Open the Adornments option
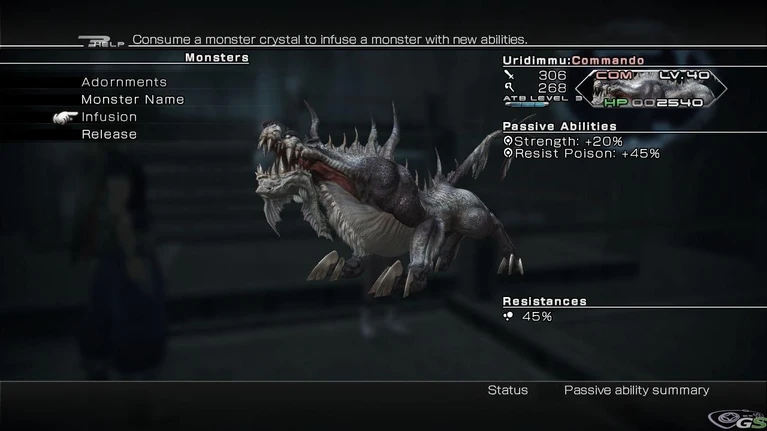Viewport: 767px width, 431px height. [124, 82]
